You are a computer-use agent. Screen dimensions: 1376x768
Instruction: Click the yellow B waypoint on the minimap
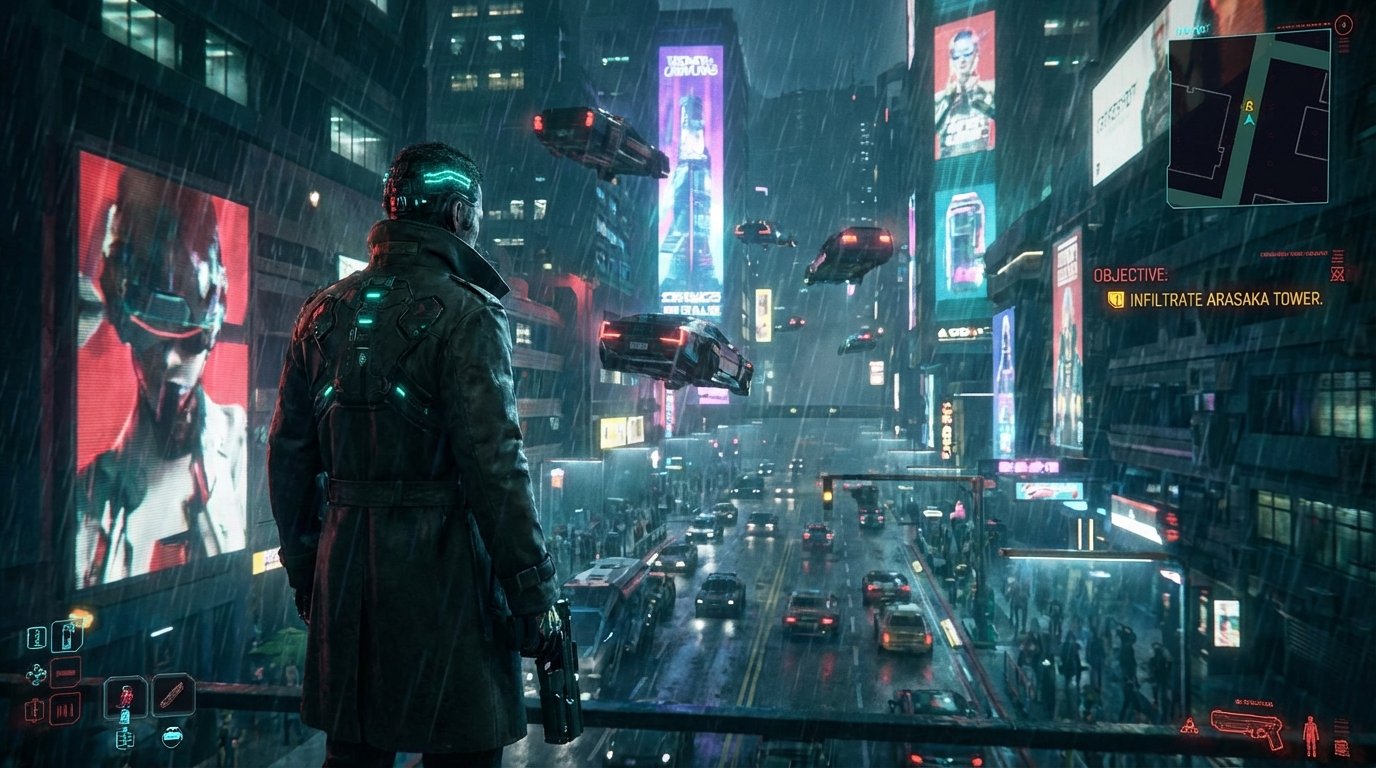click(1249, 108)
